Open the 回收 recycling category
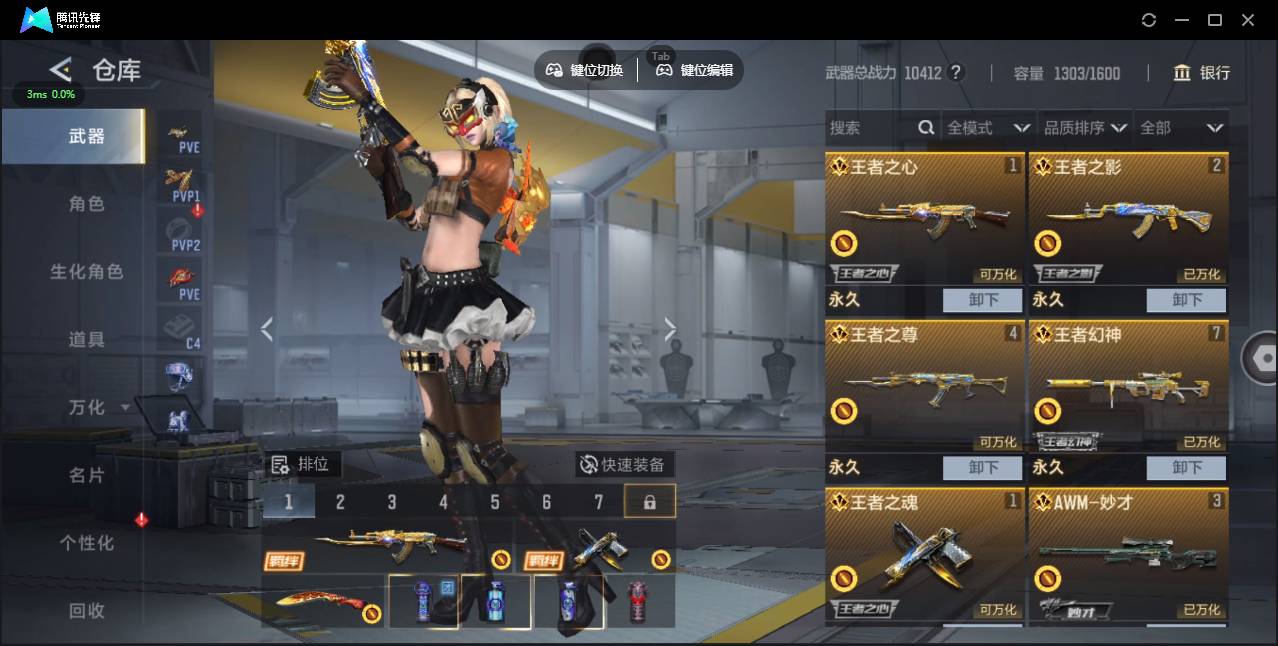The width and height of the screenshot is (1278, 646). click(86, 611)
